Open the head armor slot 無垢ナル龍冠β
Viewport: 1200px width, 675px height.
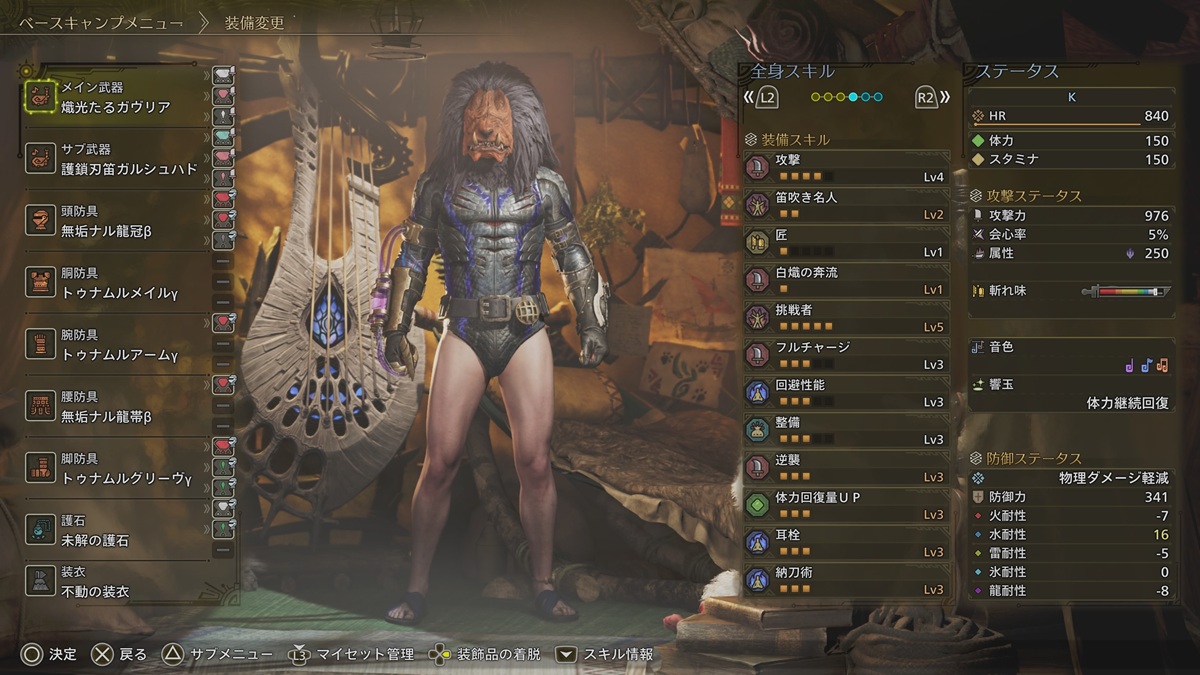[115, 221]
